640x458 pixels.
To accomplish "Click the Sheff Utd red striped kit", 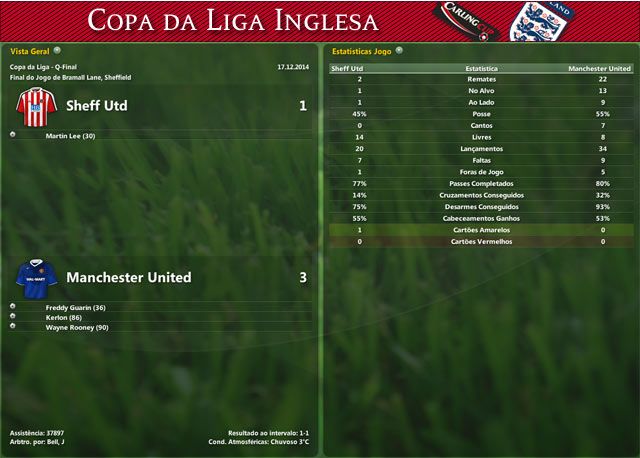I will (34, 105).
